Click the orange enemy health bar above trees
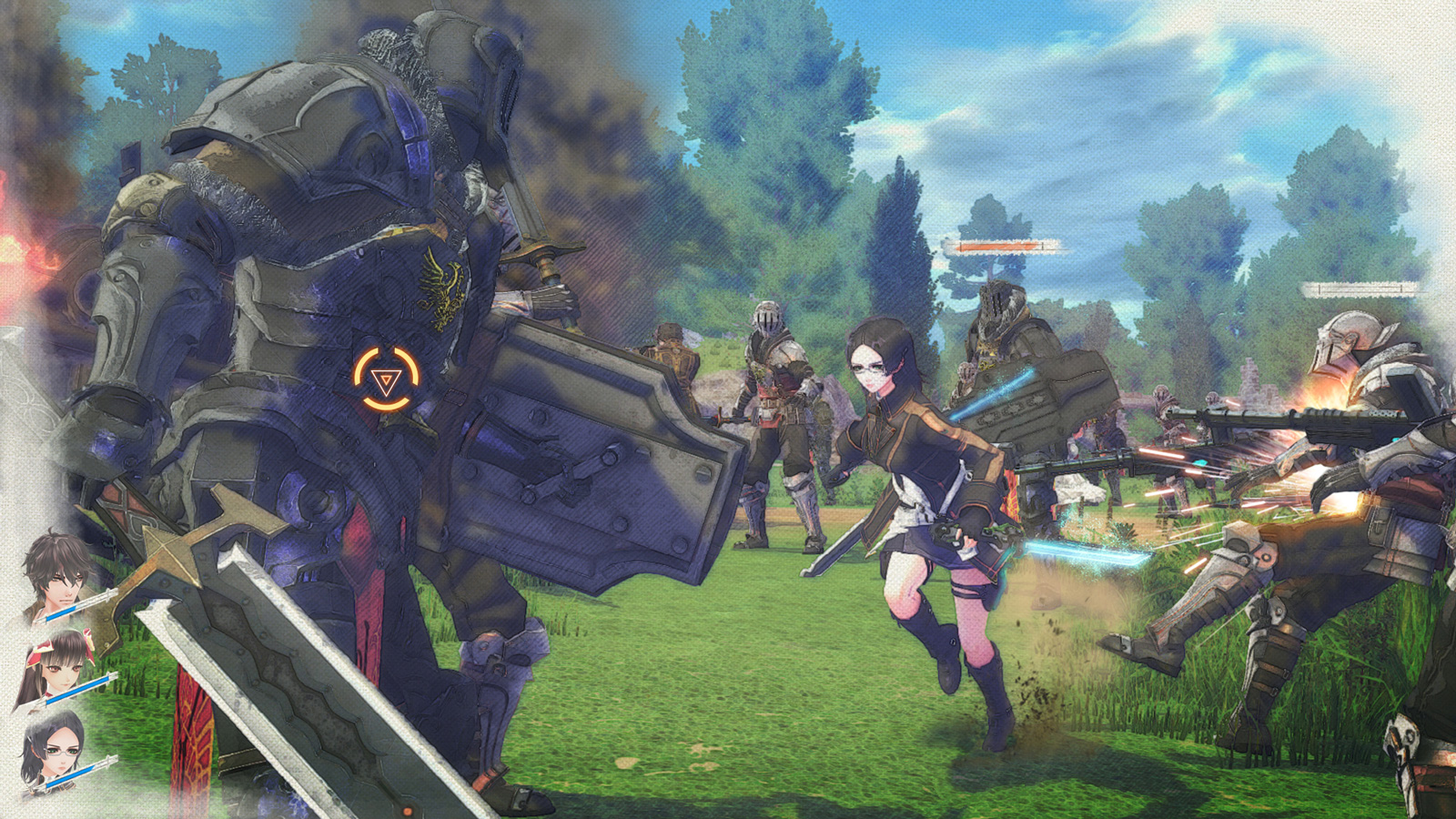Image resolution: width=1456 pixels, height=819 pixels. (1001, 244)
